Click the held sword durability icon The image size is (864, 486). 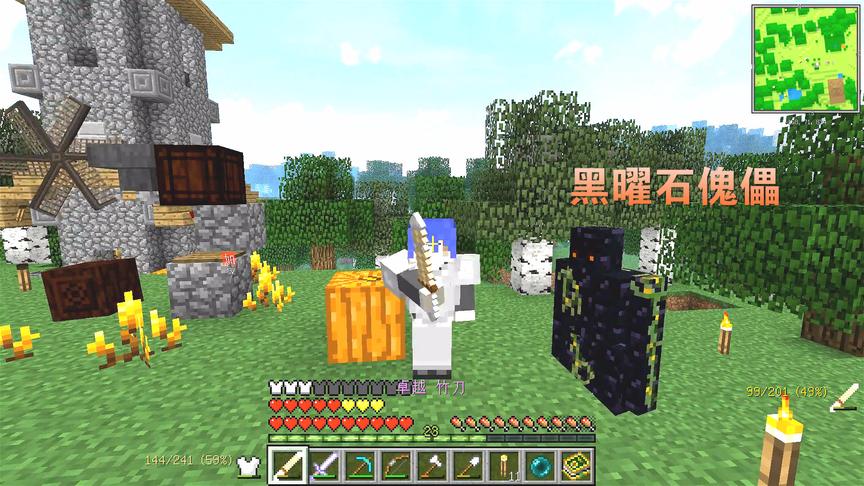(x=845, y=397)
